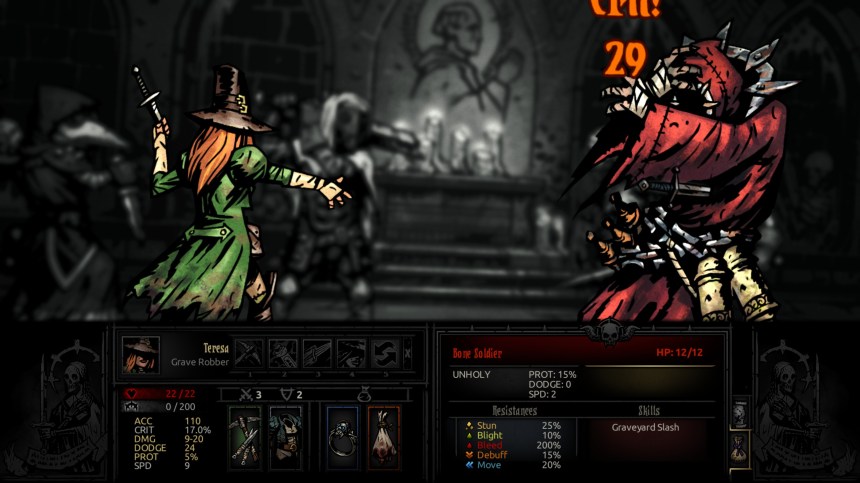Select Teresa's Grave Robber portrait
The height and width of the screenshot is (483, 860).
141,354
